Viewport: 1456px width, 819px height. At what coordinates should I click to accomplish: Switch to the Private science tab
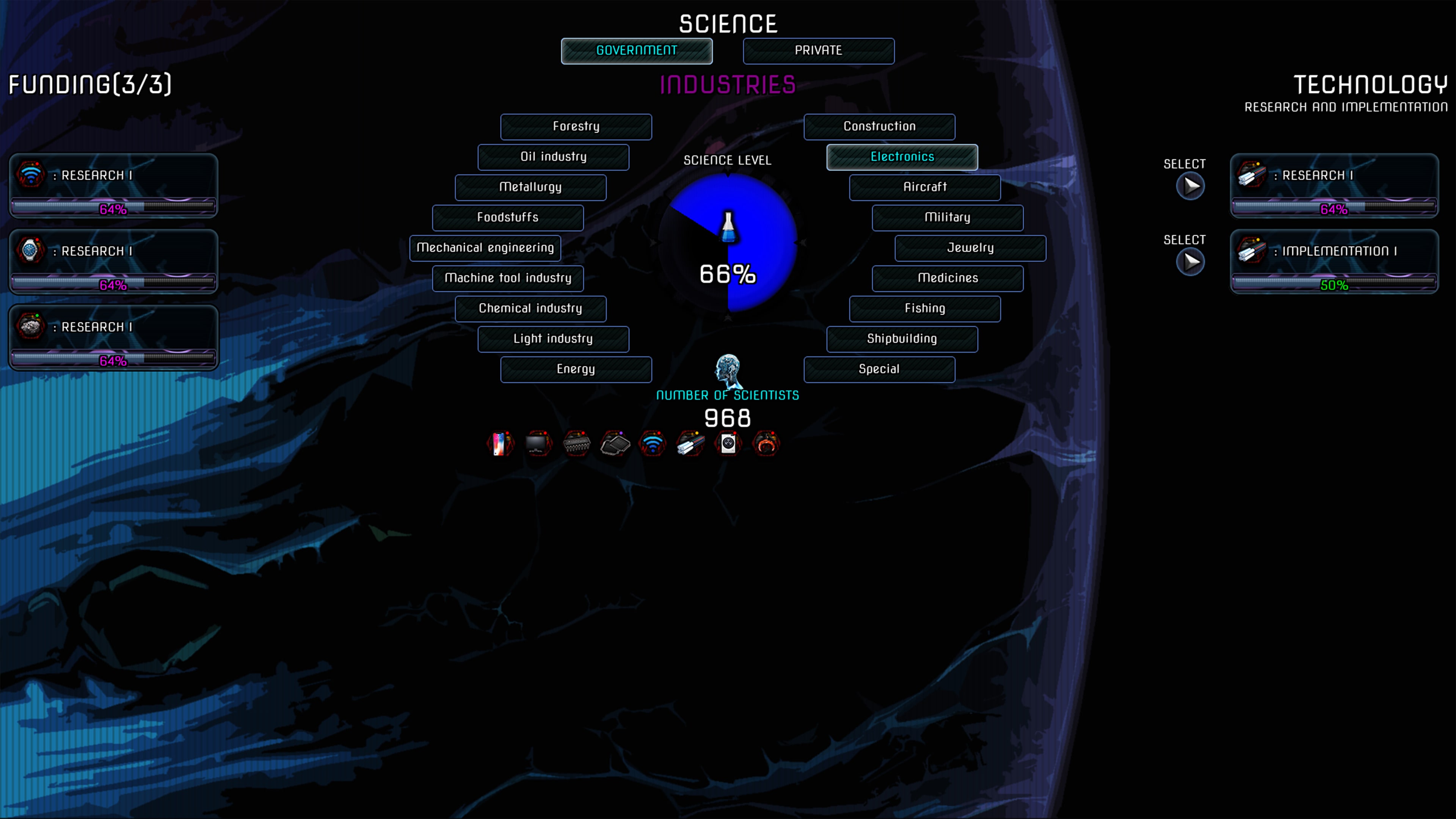pos(818,50)
